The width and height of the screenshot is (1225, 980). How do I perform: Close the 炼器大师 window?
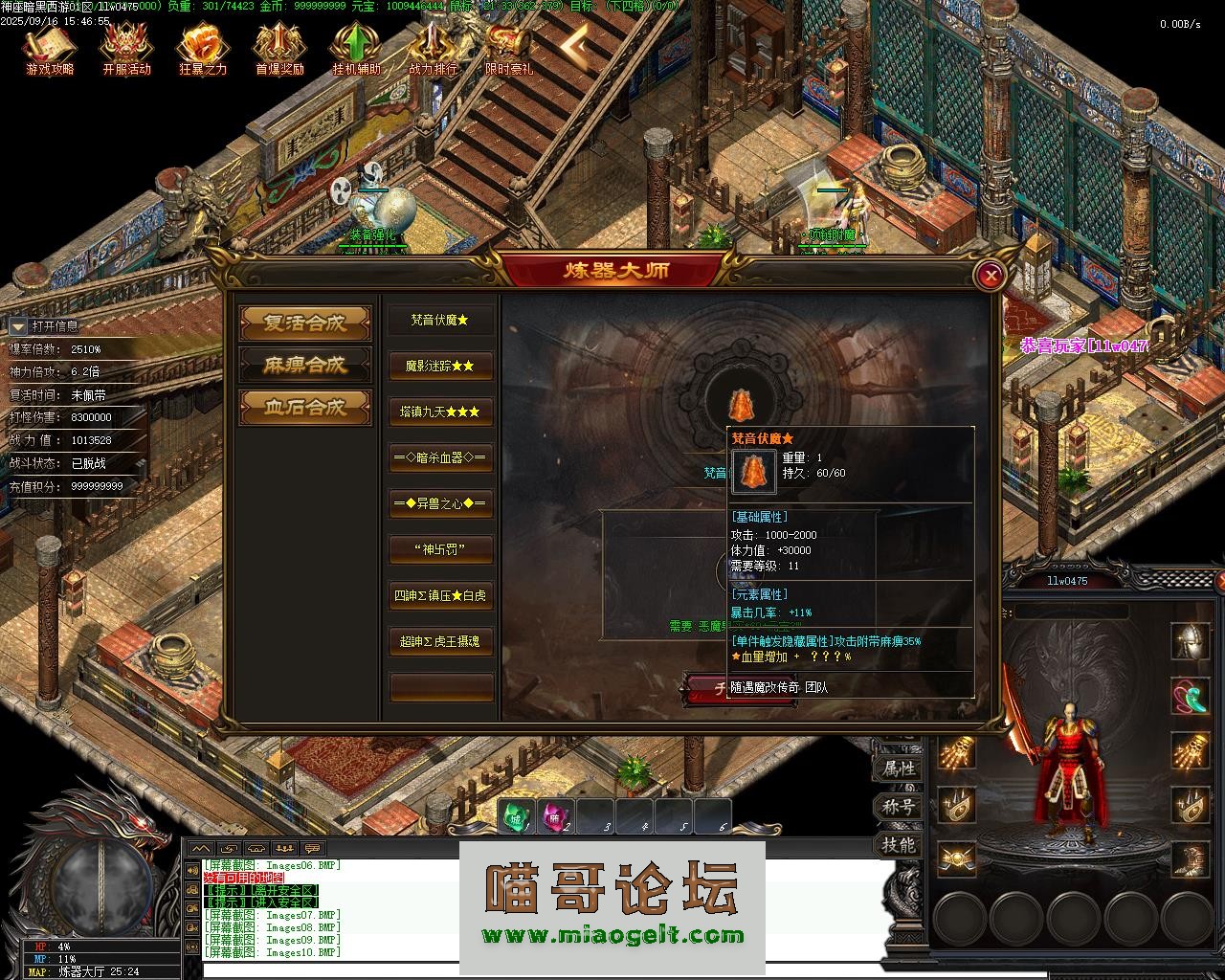coord(991,277)
